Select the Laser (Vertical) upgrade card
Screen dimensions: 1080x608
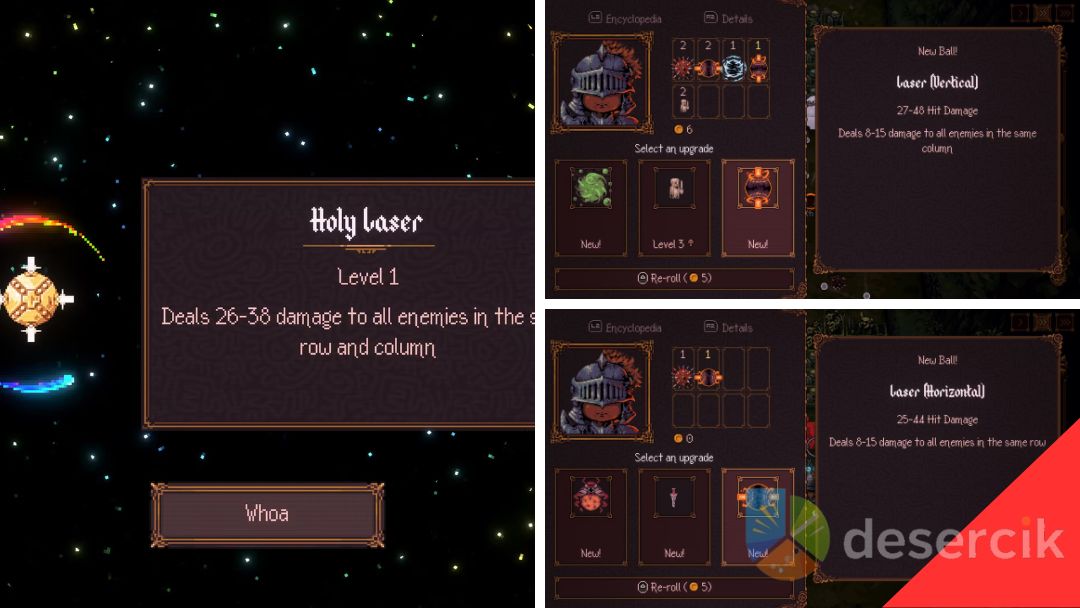[x=757, y=206]
